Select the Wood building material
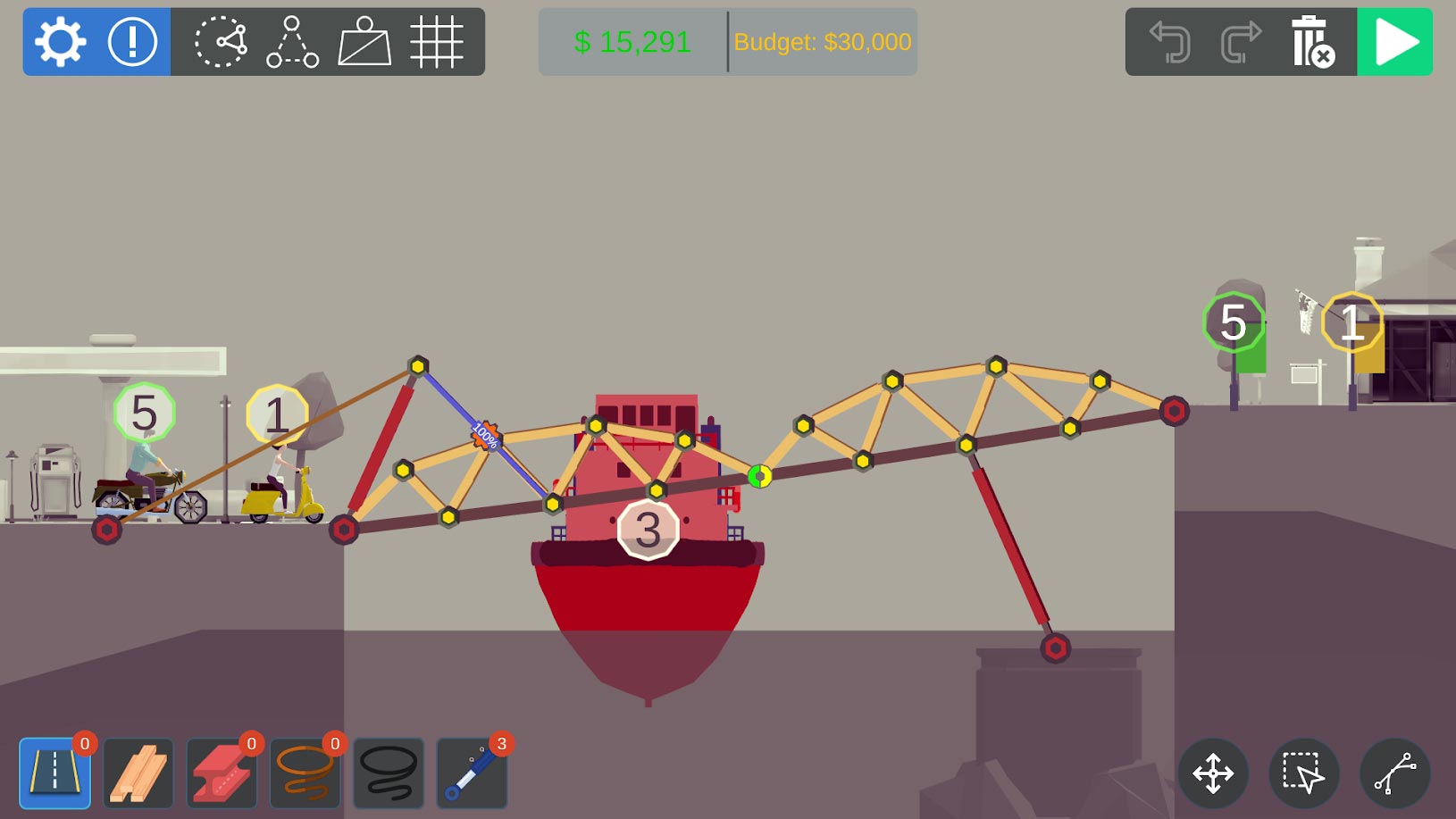Viewport: 1456px width, 819px height. tap(138, 772)
